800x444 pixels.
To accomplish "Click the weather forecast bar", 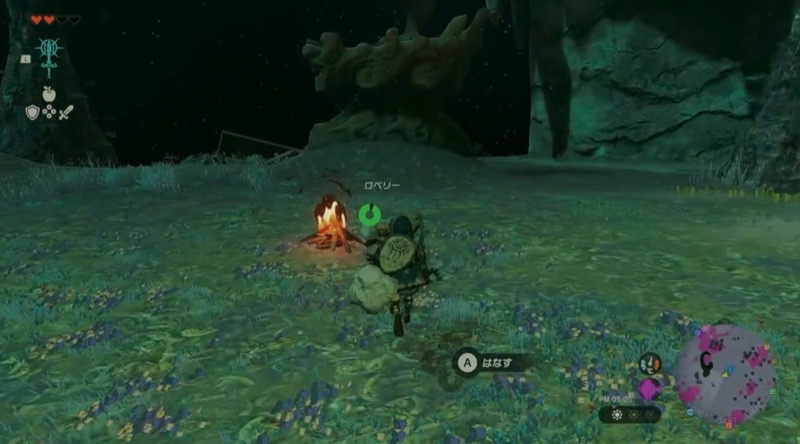I will (x=630, y=414).
